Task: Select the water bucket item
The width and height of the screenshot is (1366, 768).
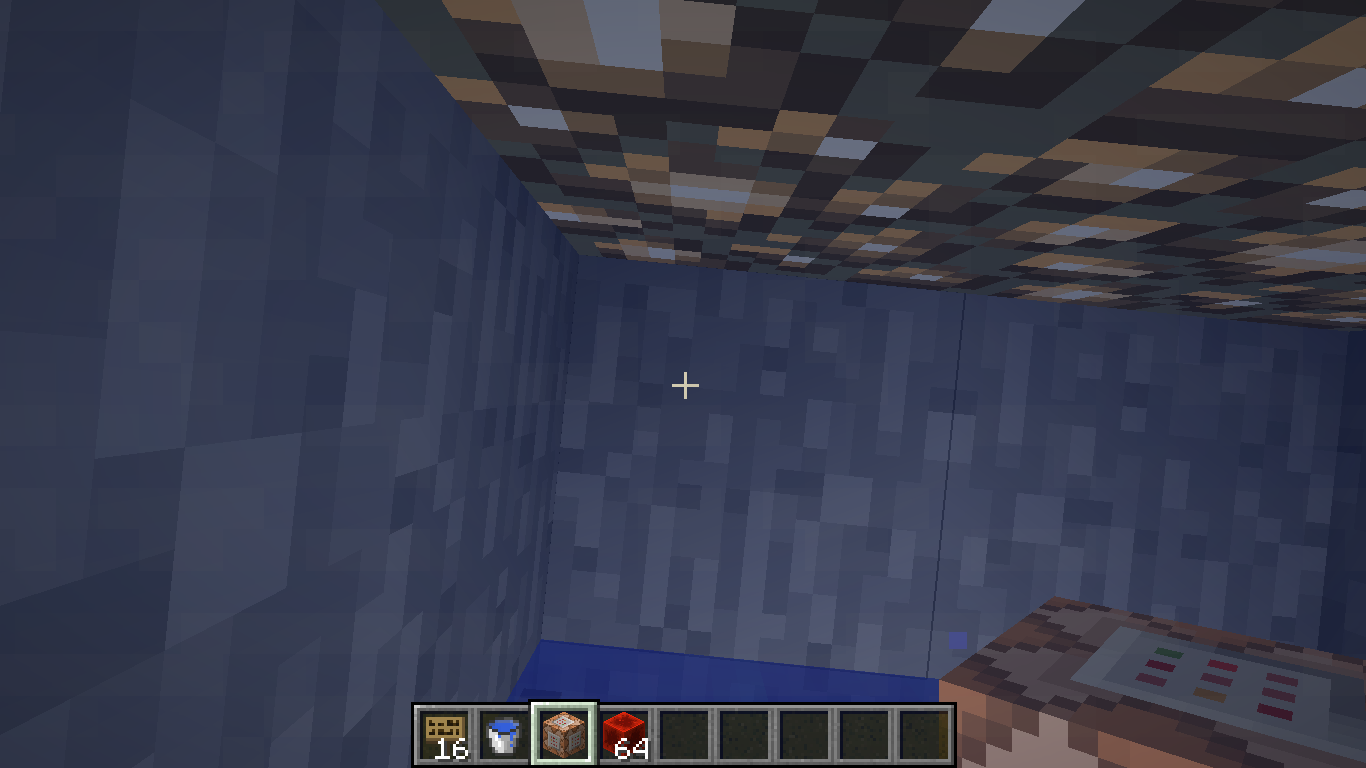Action: pyautogui.click(x=503, y=732)
